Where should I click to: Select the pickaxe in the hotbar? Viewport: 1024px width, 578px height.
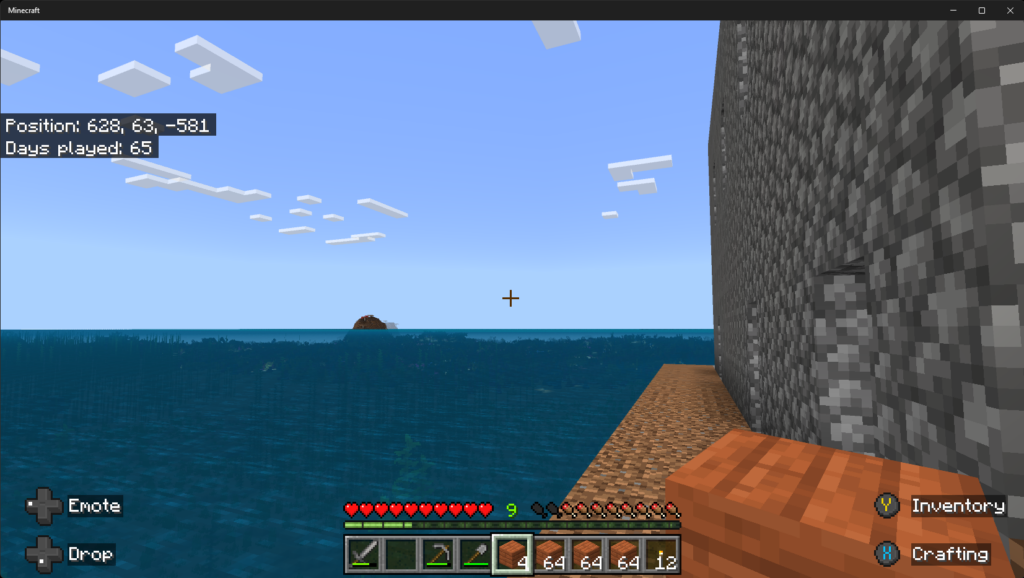coord(437,554)
